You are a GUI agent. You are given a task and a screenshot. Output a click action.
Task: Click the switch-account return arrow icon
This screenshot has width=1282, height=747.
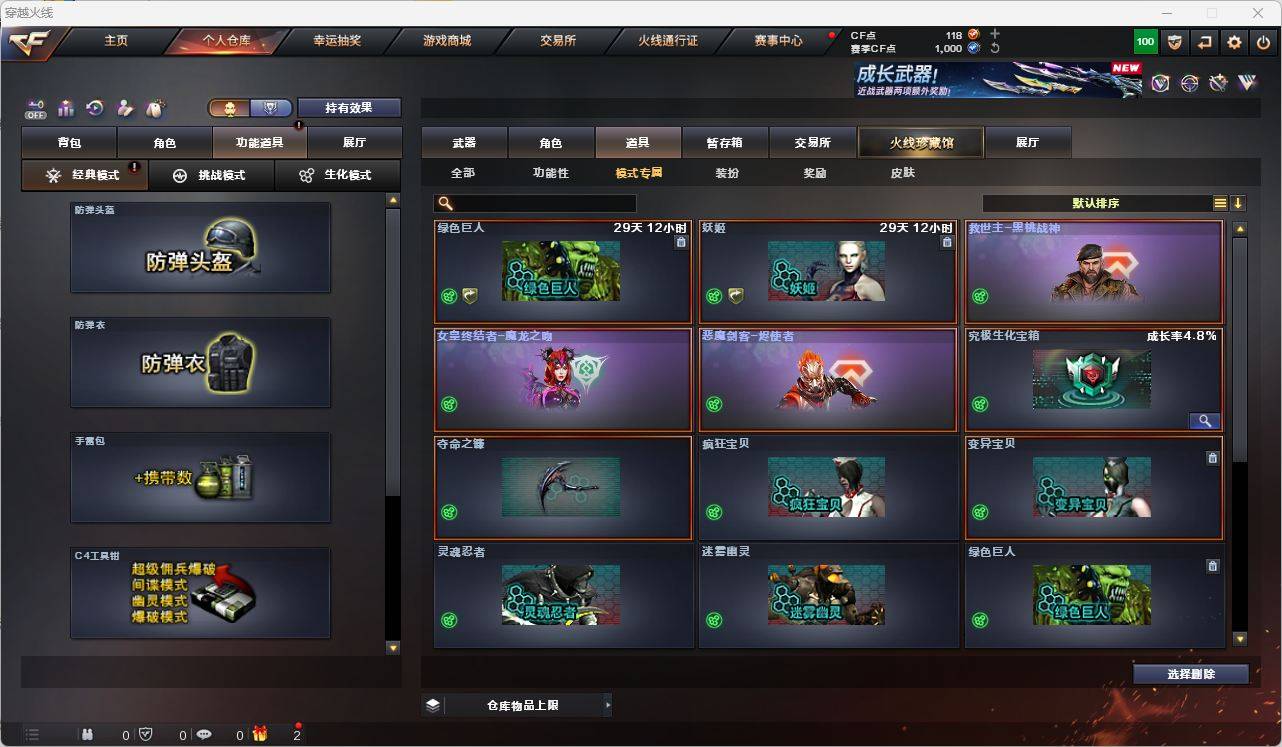1204,41
